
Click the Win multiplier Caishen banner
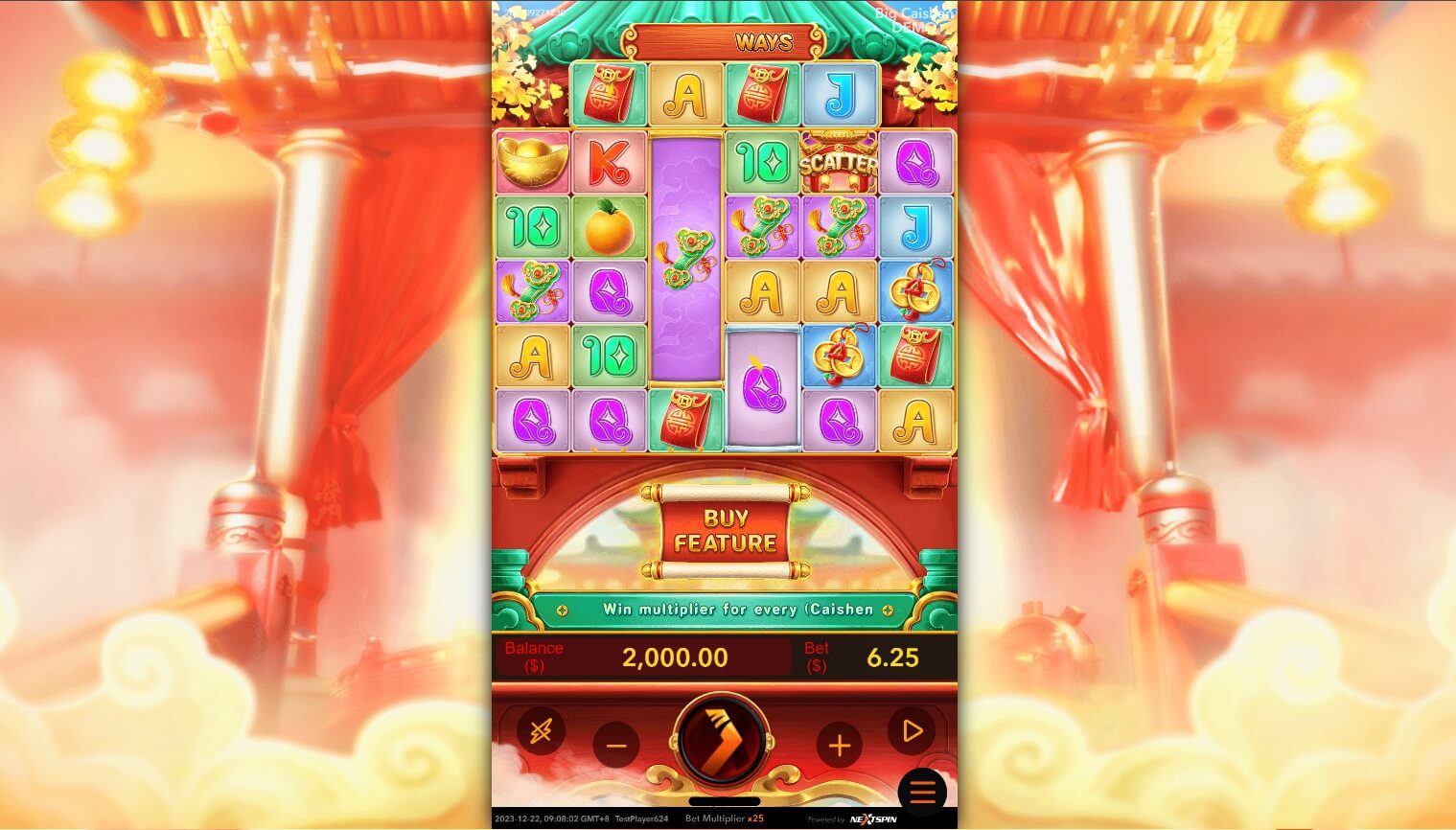point(725,609)
